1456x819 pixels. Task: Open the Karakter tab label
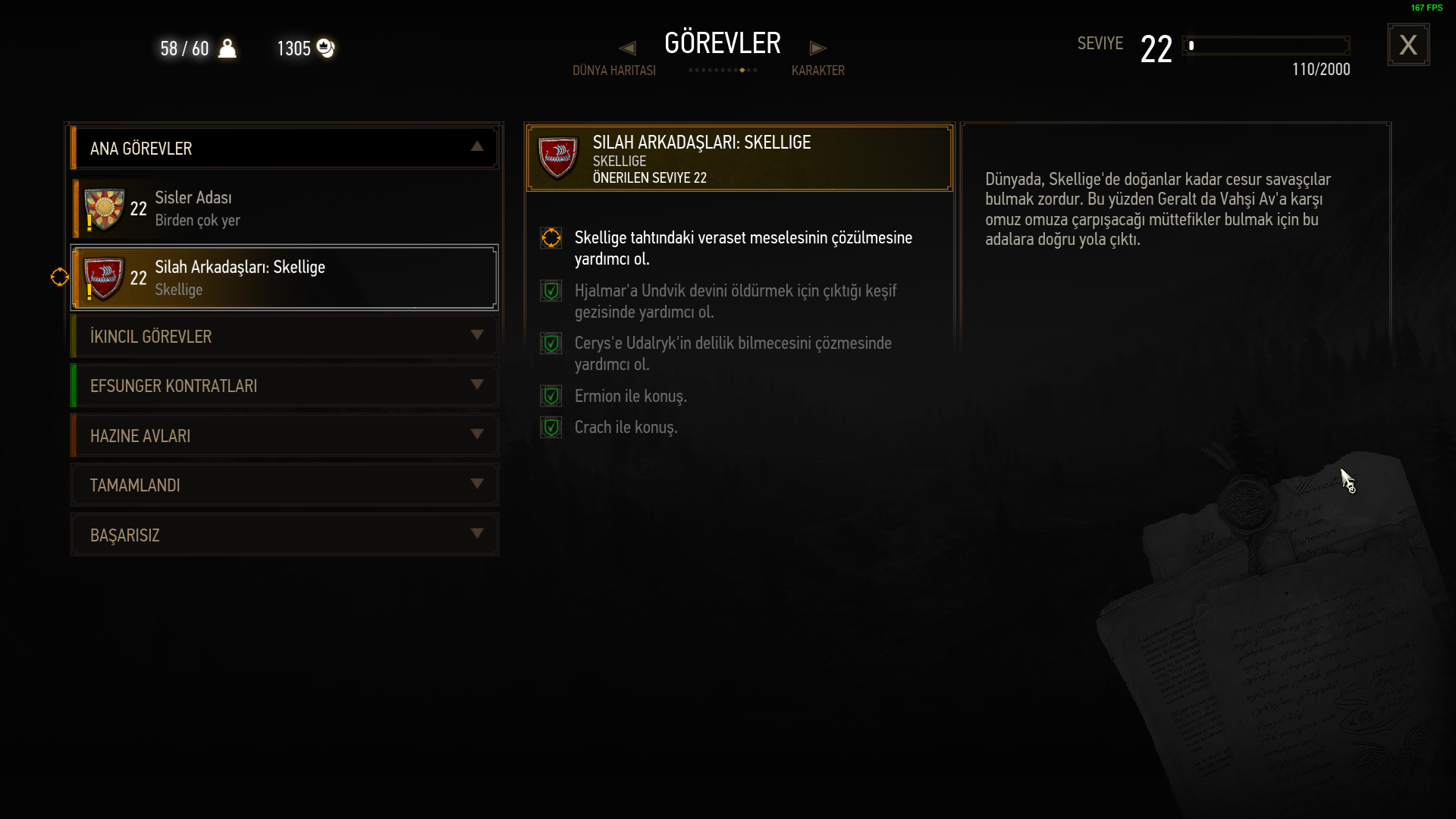[817, 71]
